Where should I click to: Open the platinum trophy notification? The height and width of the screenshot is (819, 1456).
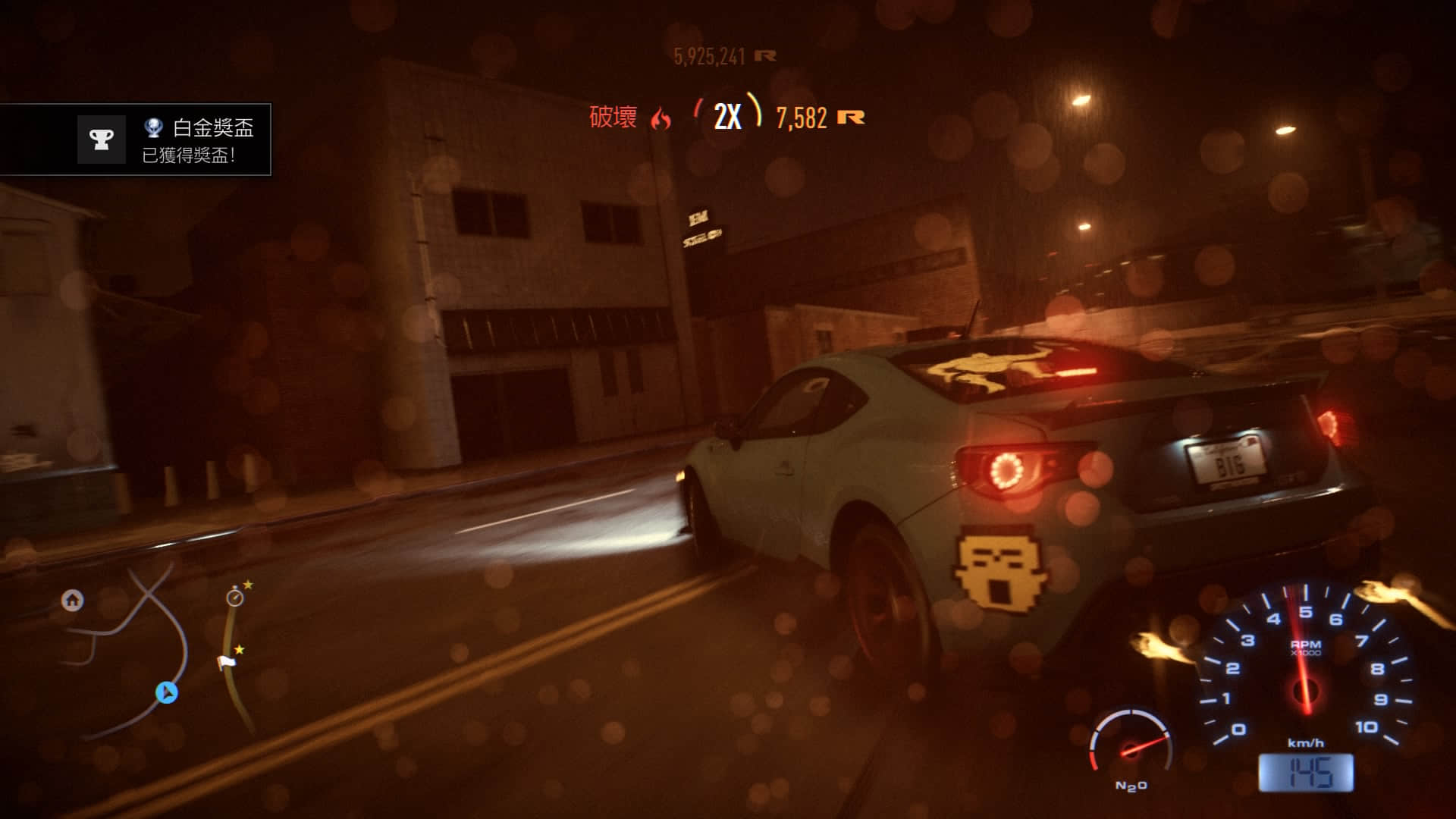click(136, 140)
